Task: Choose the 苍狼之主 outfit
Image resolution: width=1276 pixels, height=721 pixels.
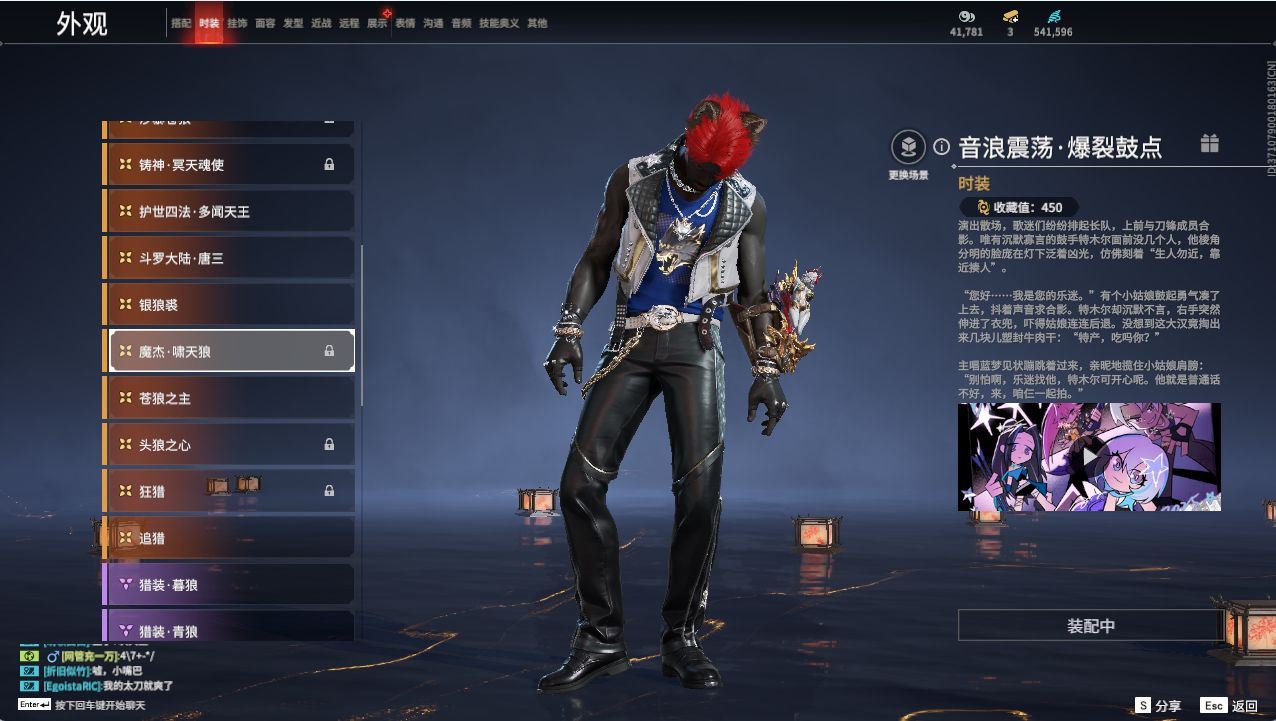Action: (x=230, y=398)
